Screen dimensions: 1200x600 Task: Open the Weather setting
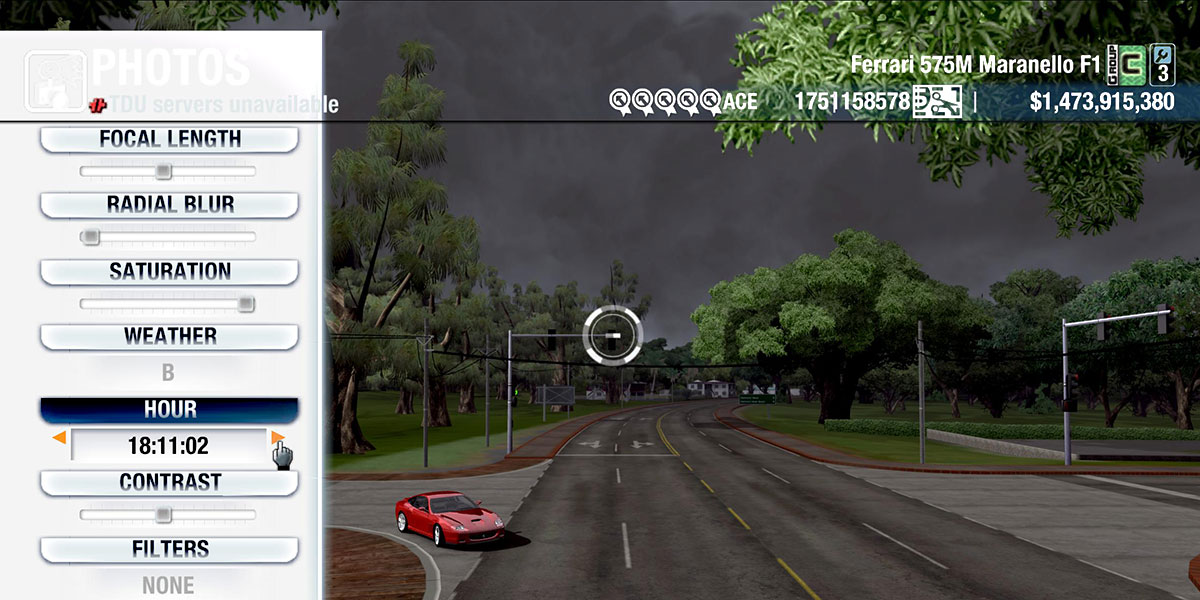coord(169,337)
